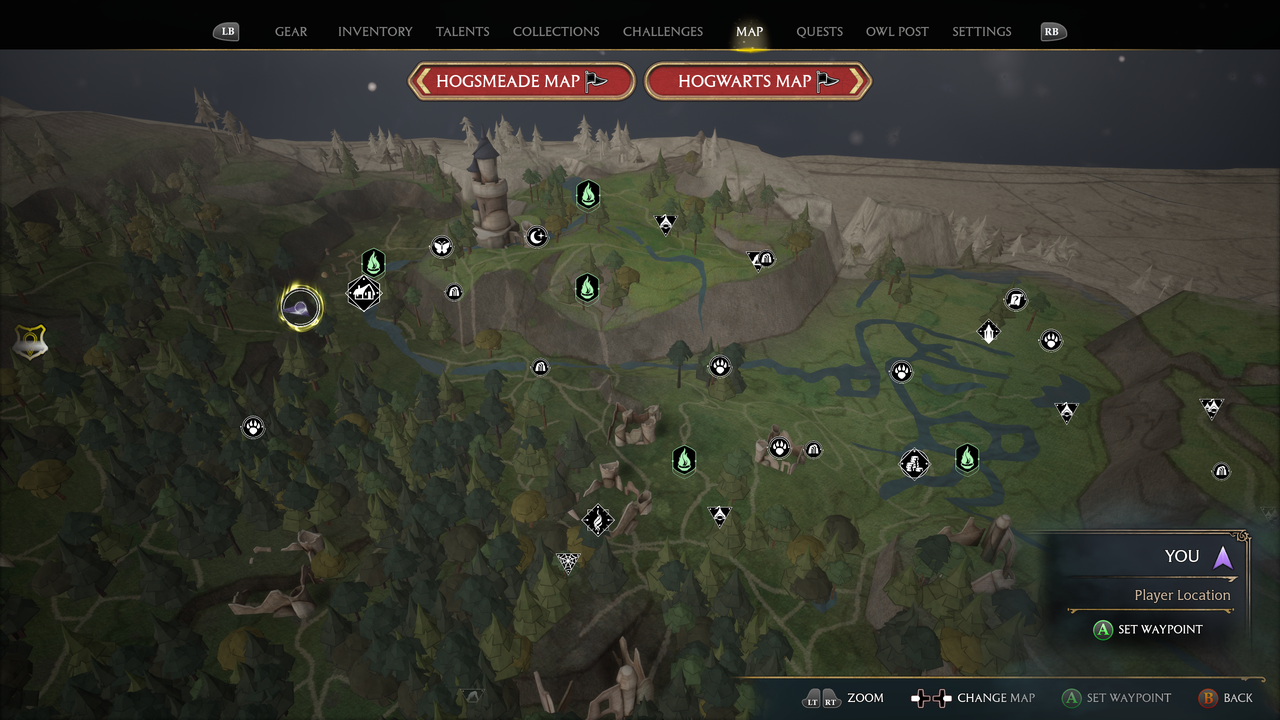Switch to the Hogsmeade Map

(x=521, y=81)
